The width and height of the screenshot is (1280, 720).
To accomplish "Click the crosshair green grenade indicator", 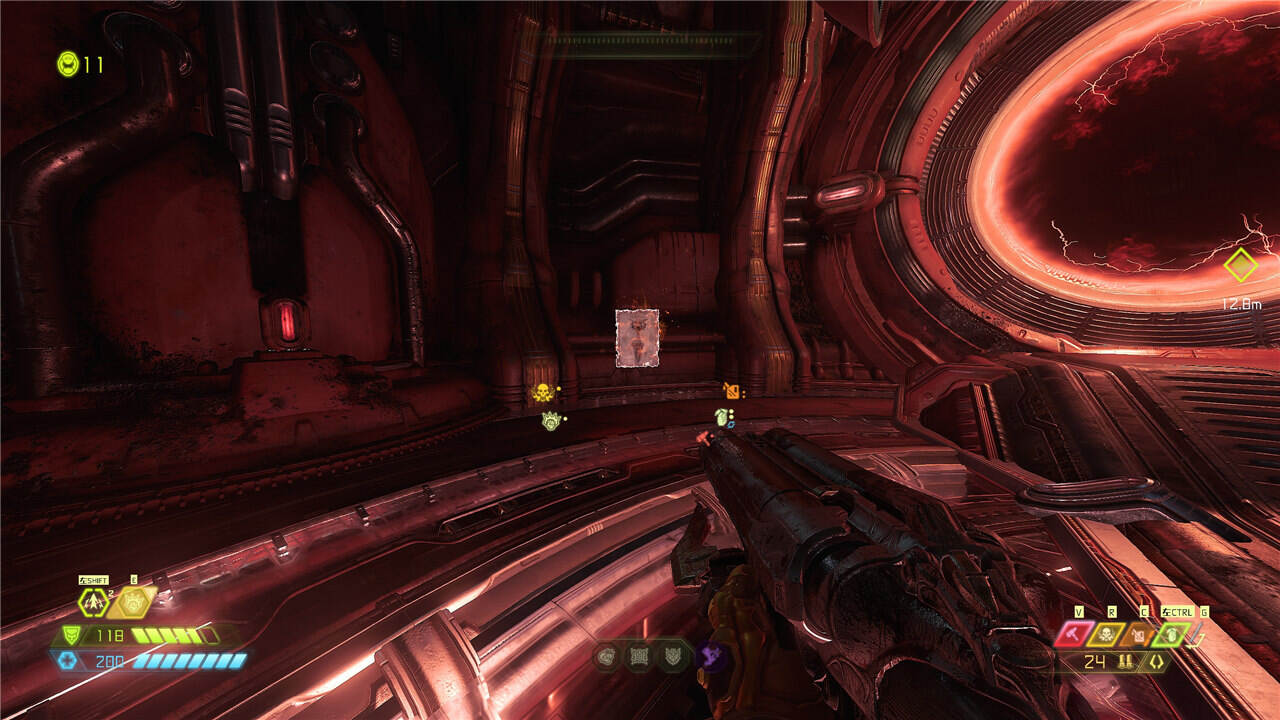I will 721,416.
